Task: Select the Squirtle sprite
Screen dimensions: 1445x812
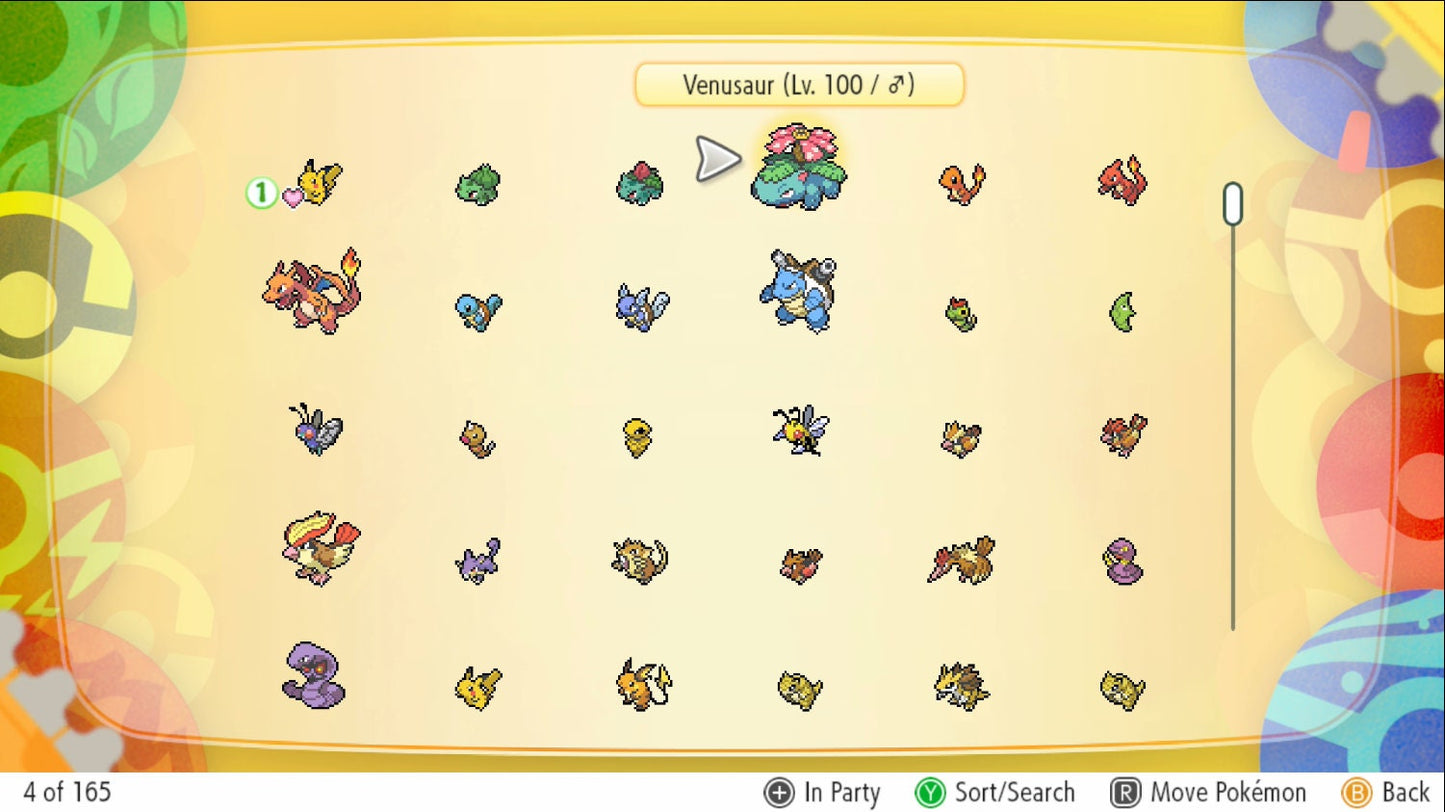Action: 478,311
